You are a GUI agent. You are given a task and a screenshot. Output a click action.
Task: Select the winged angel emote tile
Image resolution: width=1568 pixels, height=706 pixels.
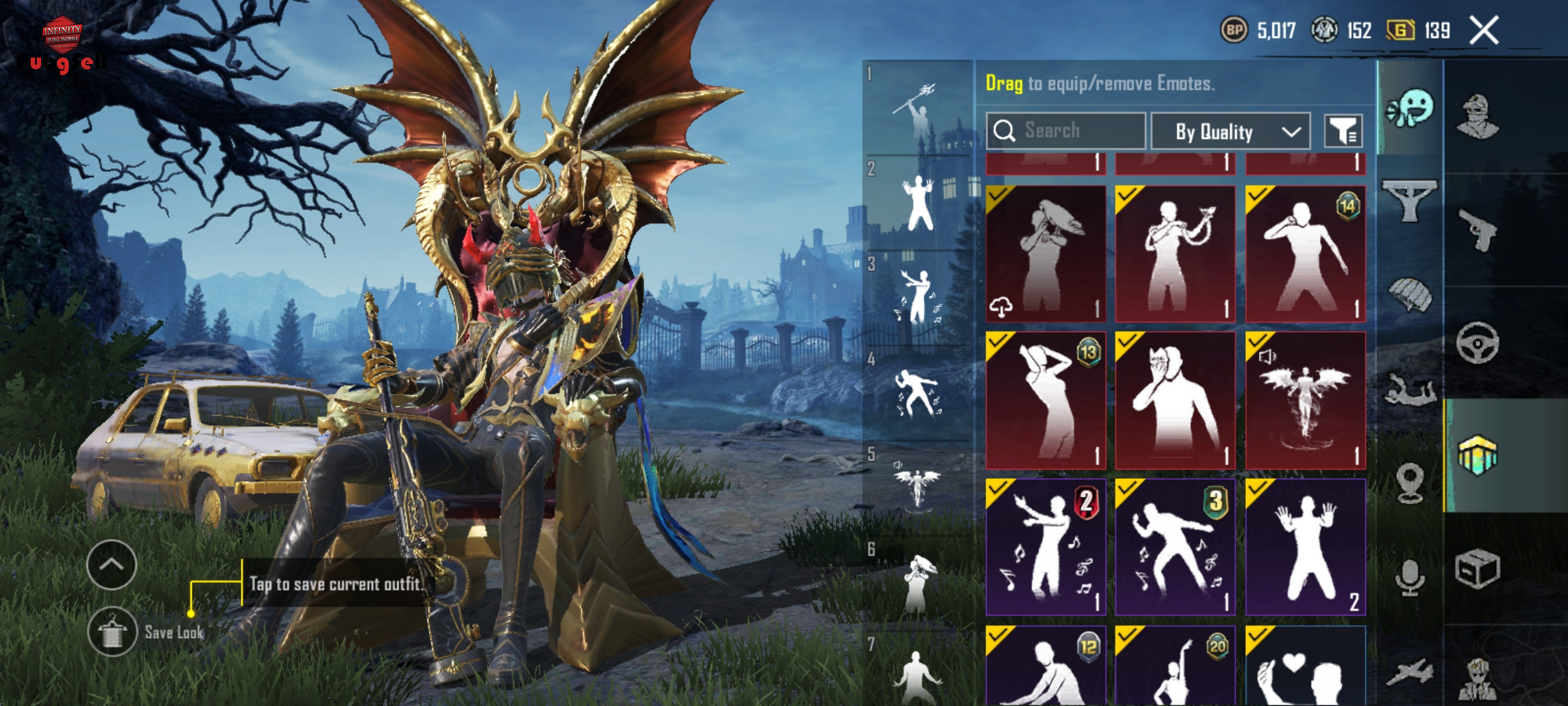click(1305, 401)
